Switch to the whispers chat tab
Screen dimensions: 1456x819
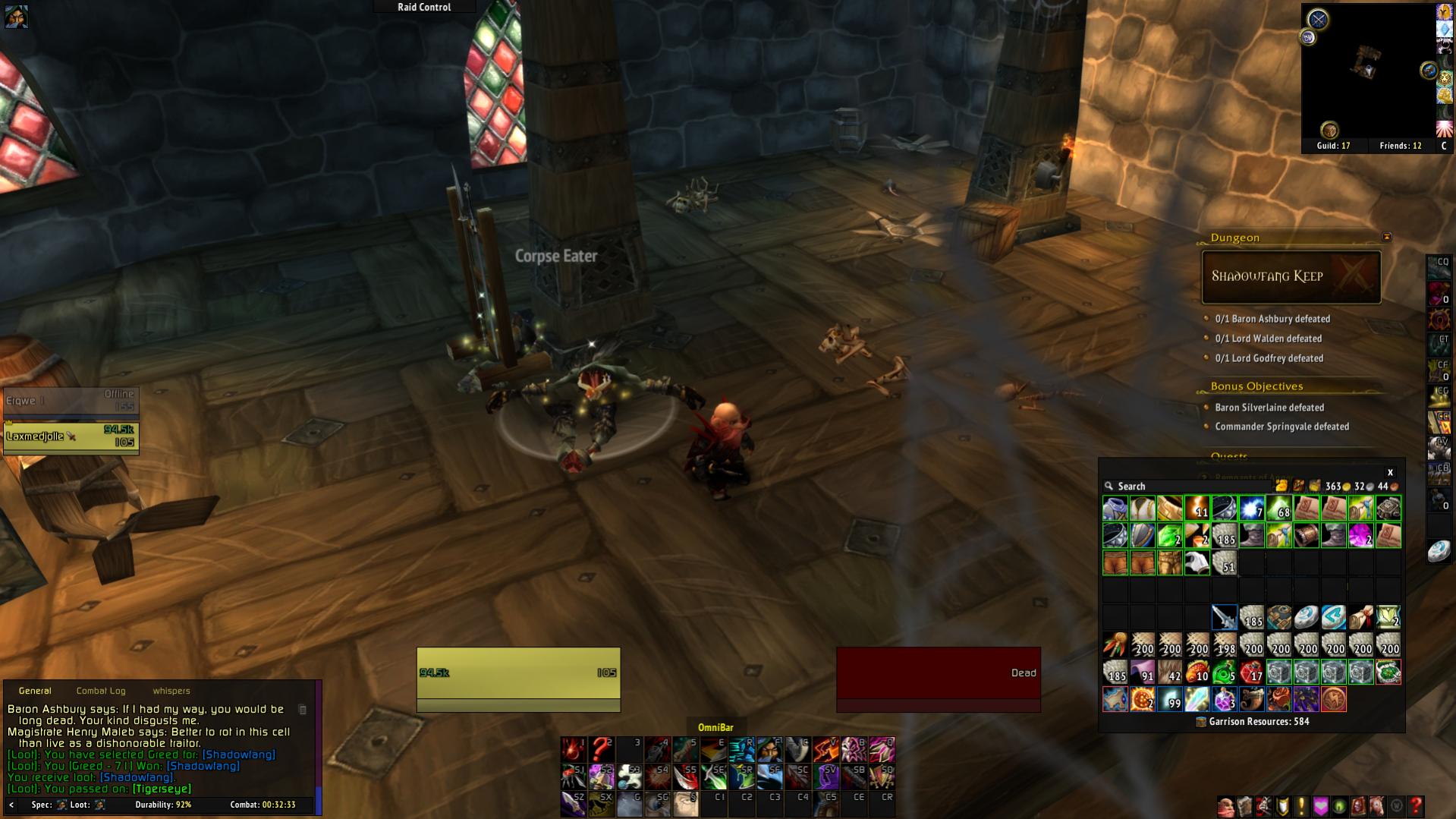point(171,691)
